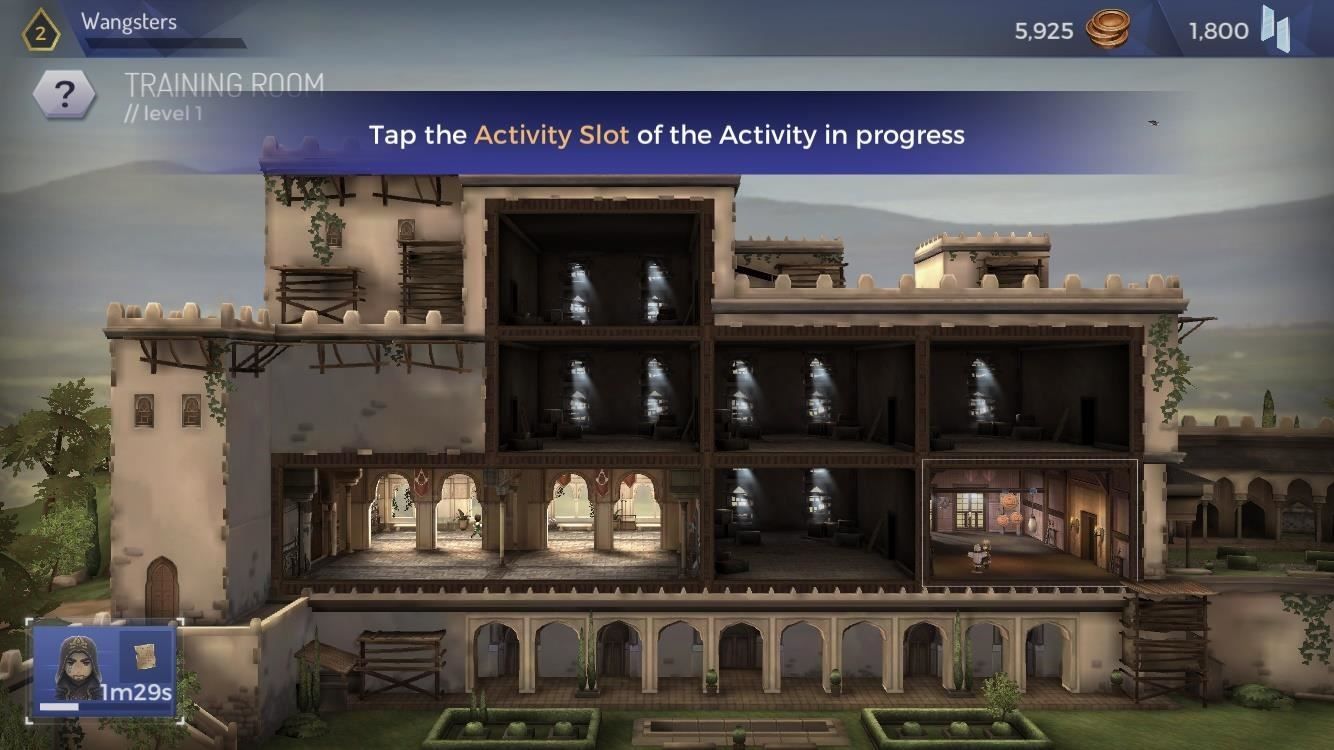Image resolution: width=1334 pixels, height=750 pixels.
Task: Tap the 1,800 currency counter
Action: click(x=1217, y=31)
